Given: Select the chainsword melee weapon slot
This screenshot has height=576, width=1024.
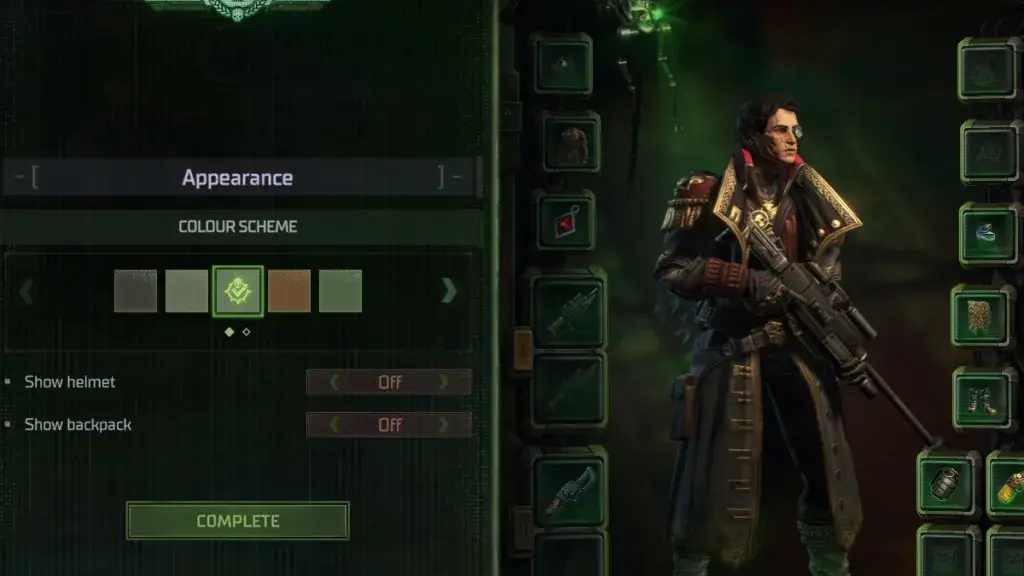Looking at the screenshot, I should click(x=570, y=487).
